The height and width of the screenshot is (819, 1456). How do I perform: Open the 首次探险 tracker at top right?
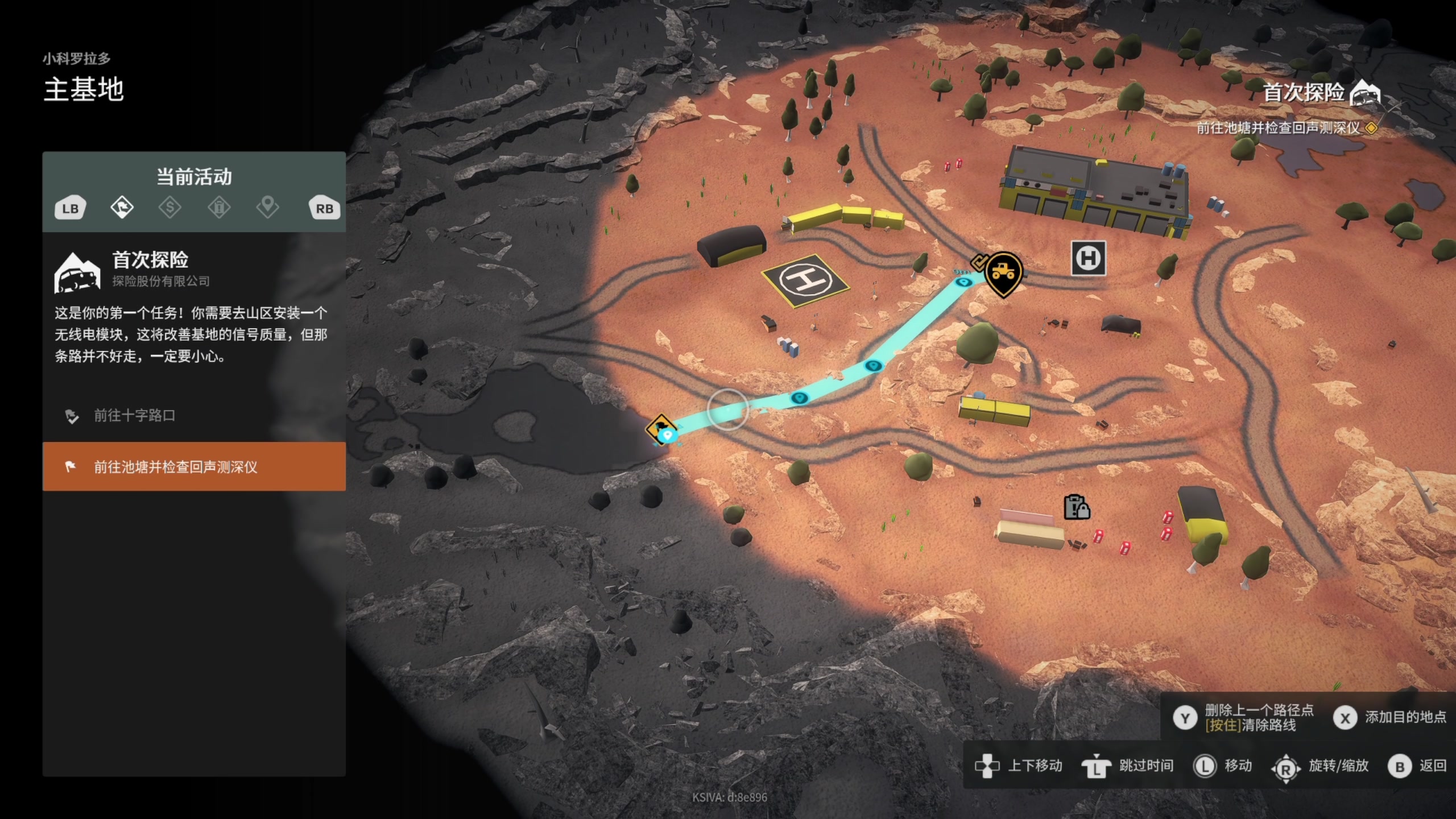[x=1319, y=93]
